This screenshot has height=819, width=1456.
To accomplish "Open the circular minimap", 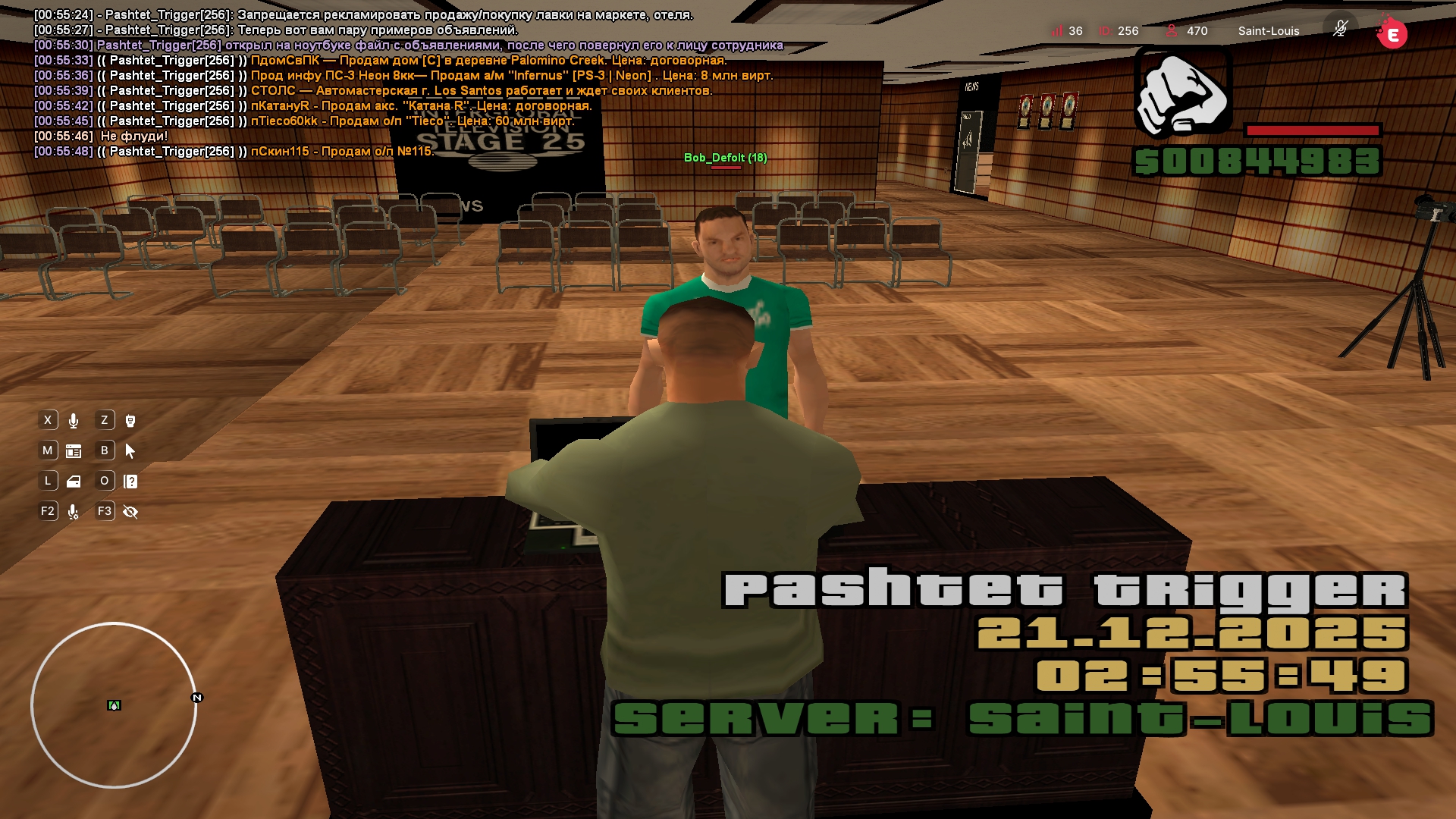I will pyautogui.click(x=114, y=705).
